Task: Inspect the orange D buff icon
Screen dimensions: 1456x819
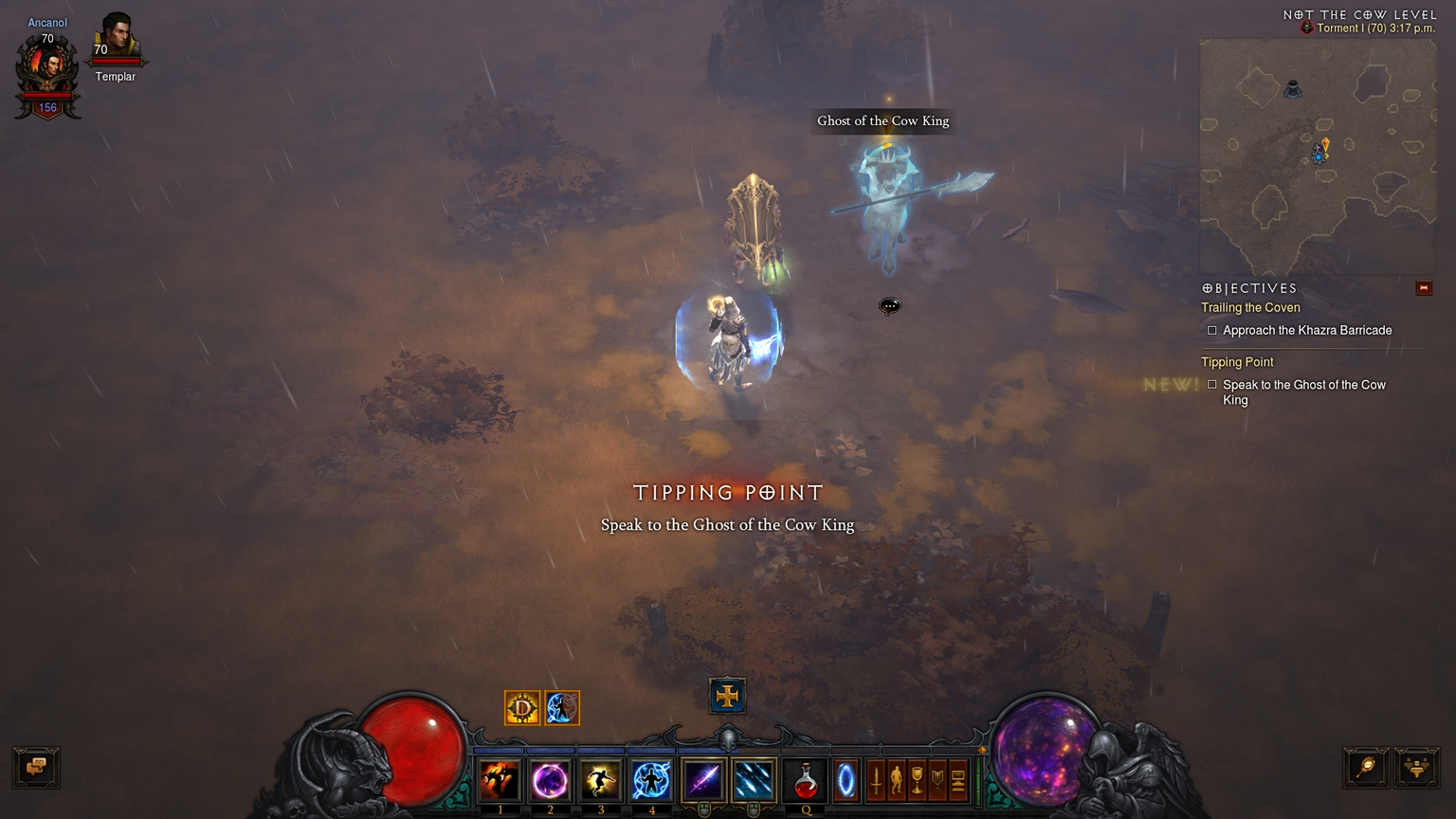Action: pyautogui.click(x=522, y=708)
